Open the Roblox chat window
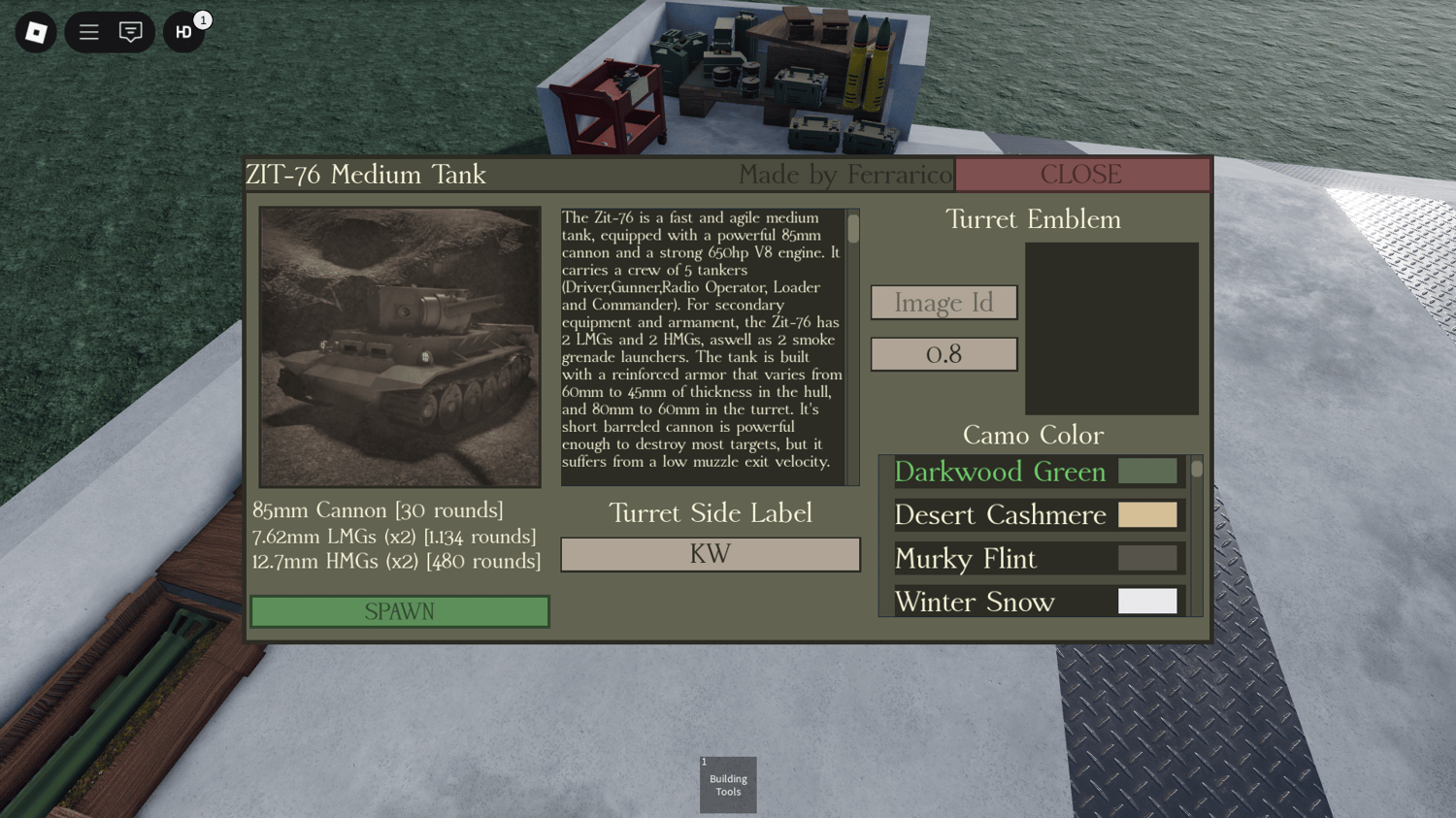Screen dimensions: 1456x818 131,33
